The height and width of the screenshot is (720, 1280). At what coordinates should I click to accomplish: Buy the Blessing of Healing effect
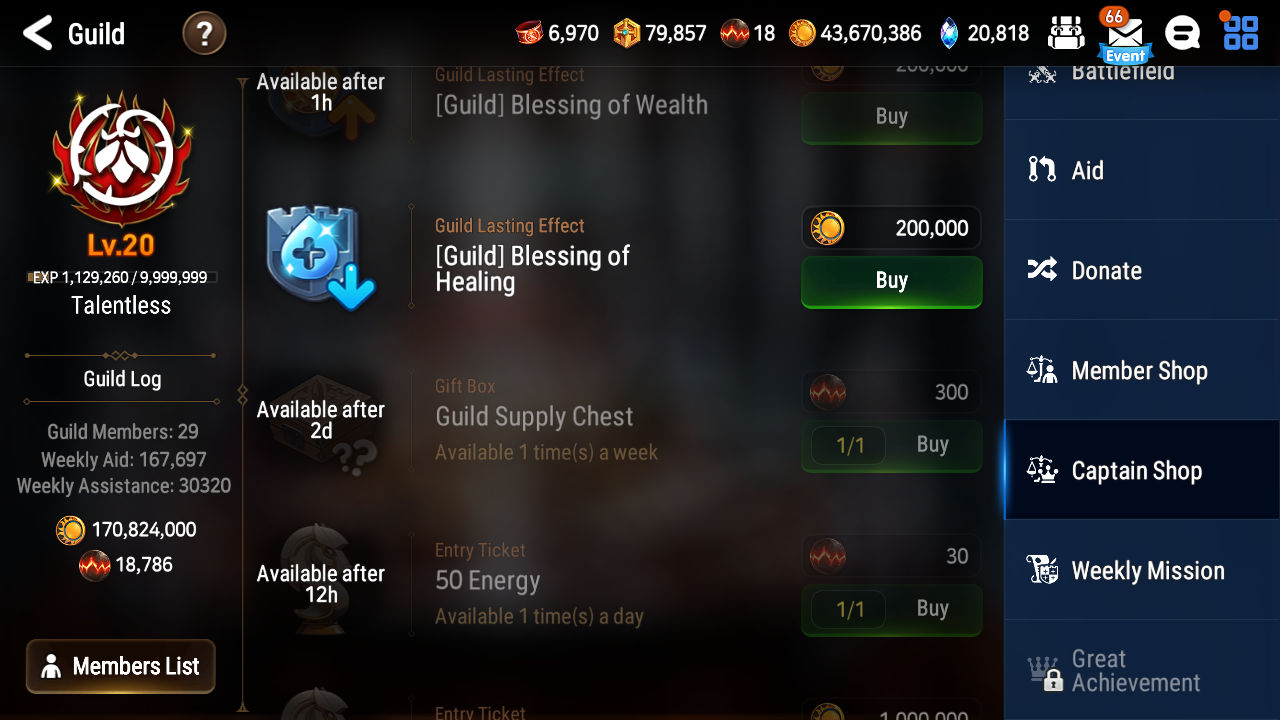pos(891,281)
